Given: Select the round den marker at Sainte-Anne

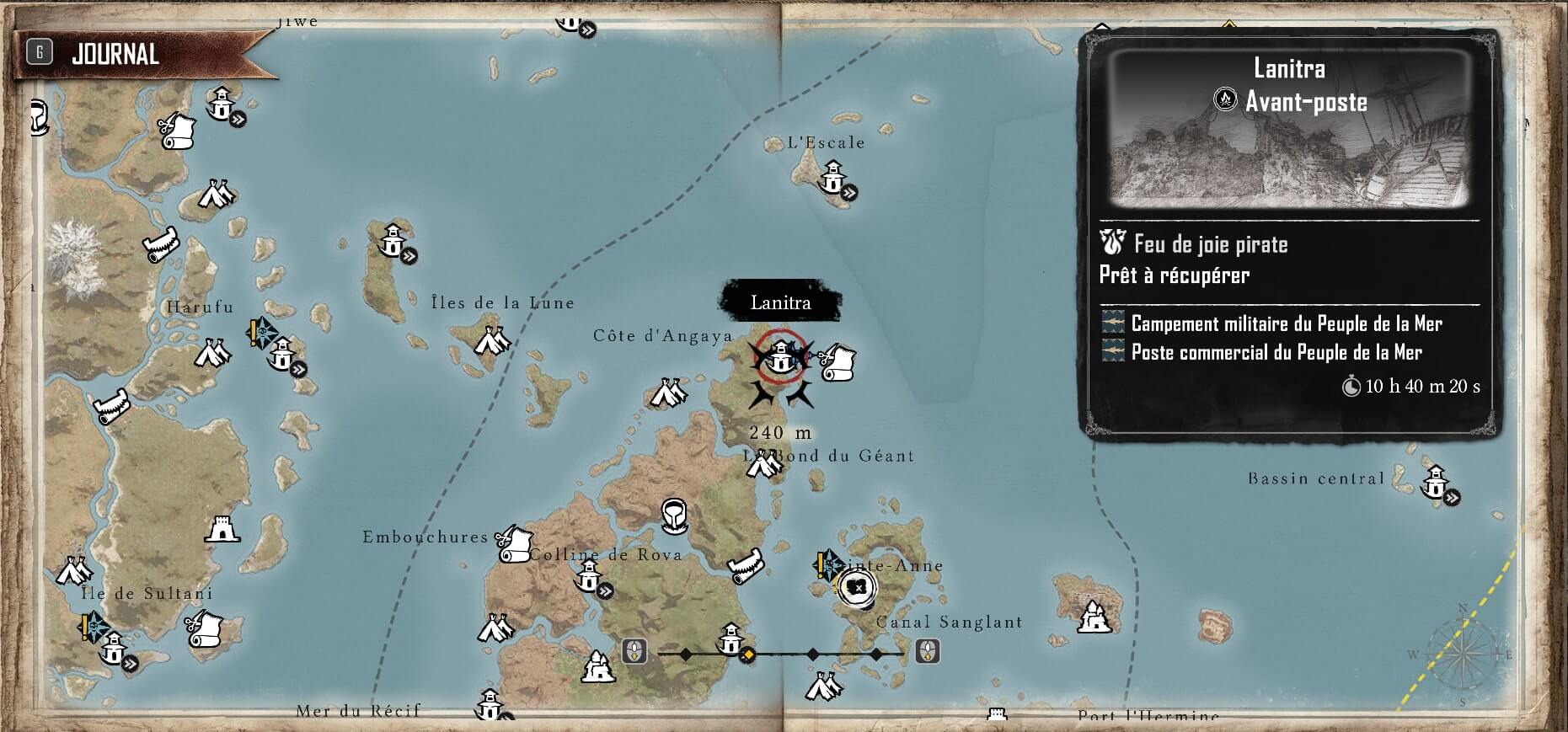Looking at the screenshot, I should (857, 587).
